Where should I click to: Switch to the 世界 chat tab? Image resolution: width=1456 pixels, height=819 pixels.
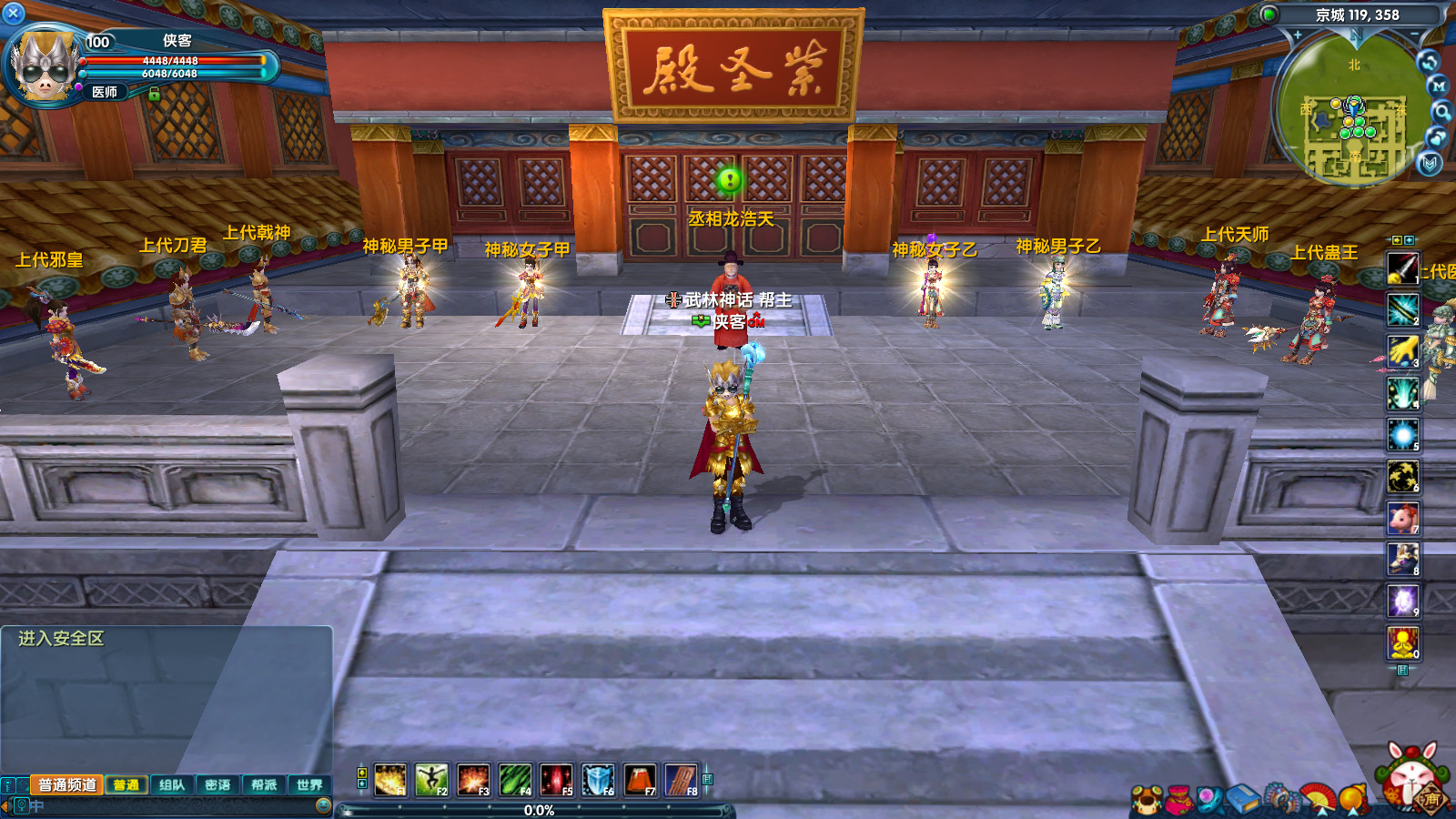310,785
